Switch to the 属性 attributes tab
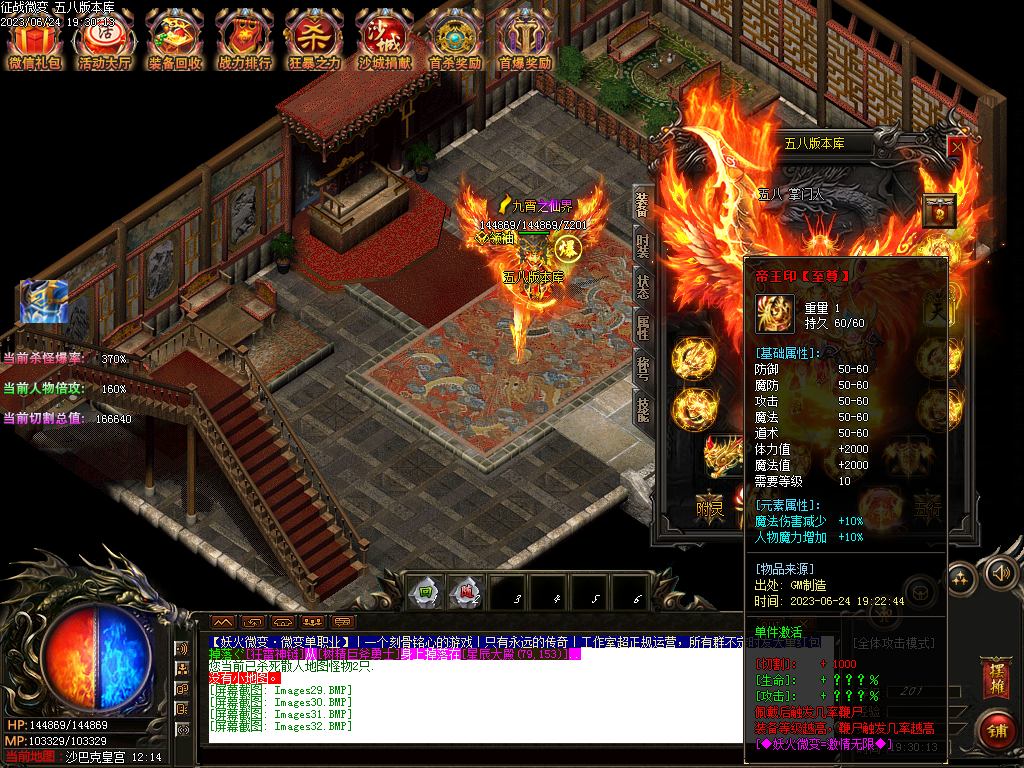The height and width of the screenshot is (768, 1024). pyautogui.click(x=642, y=328)
